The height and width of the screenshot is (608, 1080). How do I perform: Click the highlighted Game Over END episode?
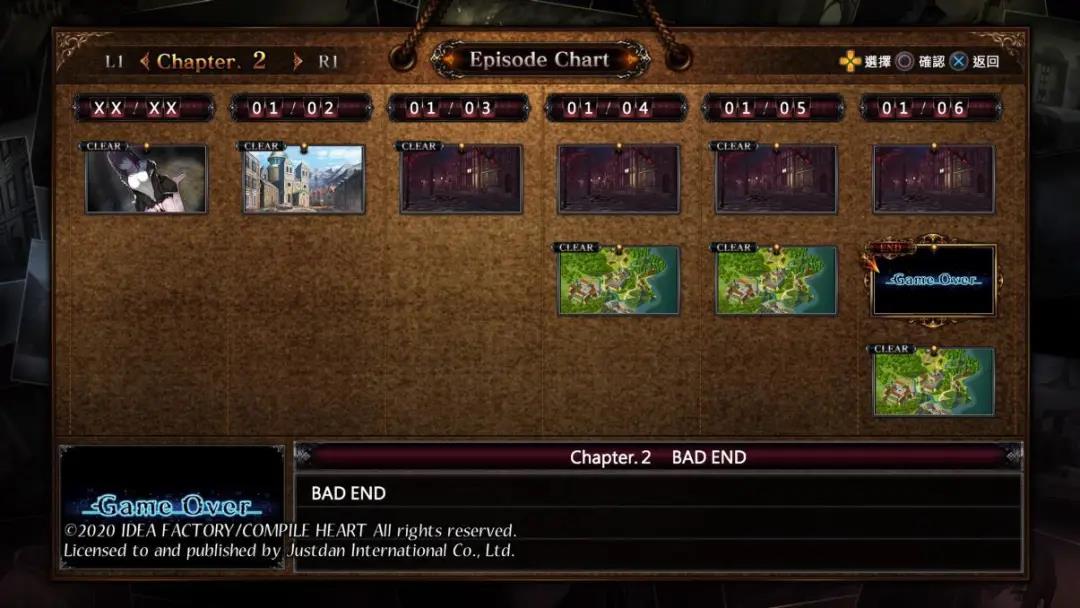[934, 281]
